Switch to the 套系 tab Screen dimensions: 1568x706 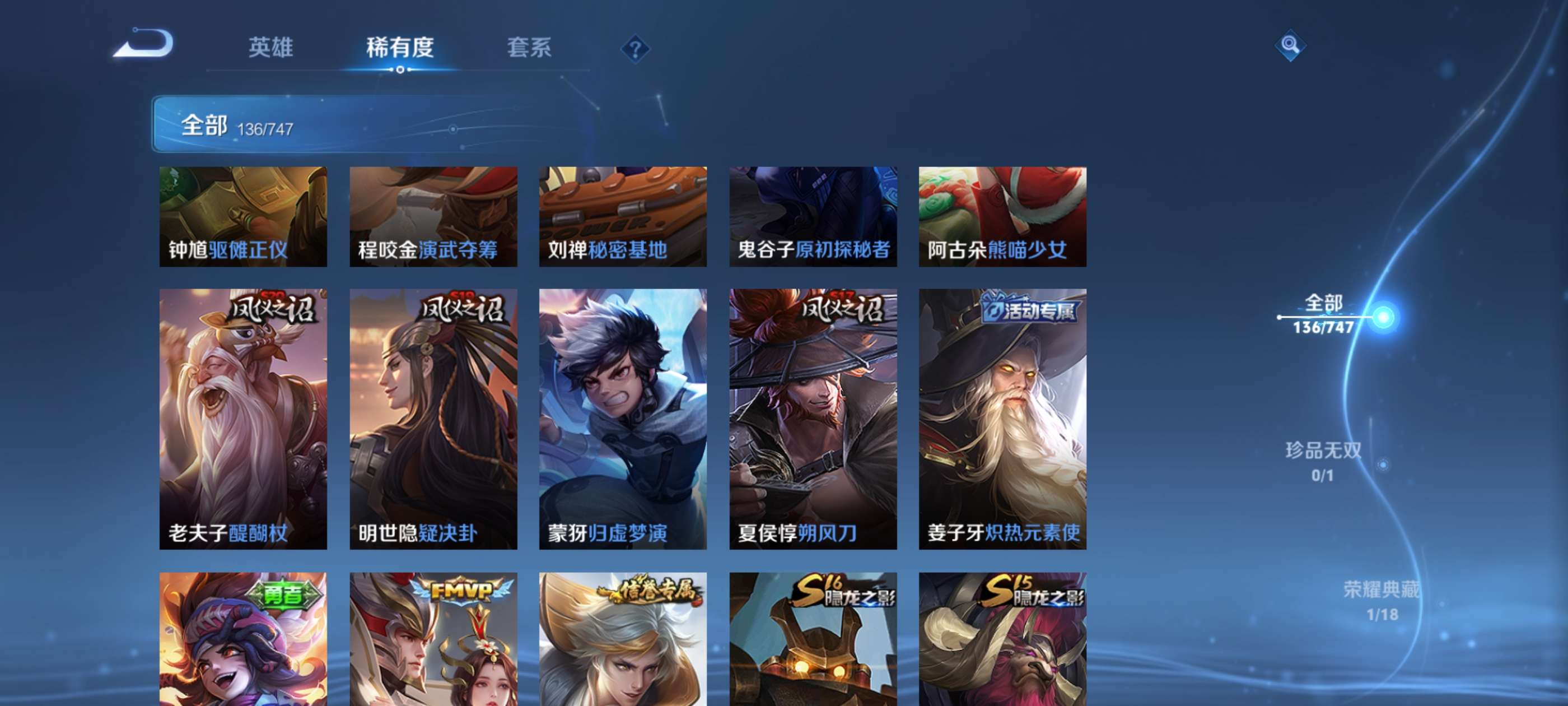530,49
